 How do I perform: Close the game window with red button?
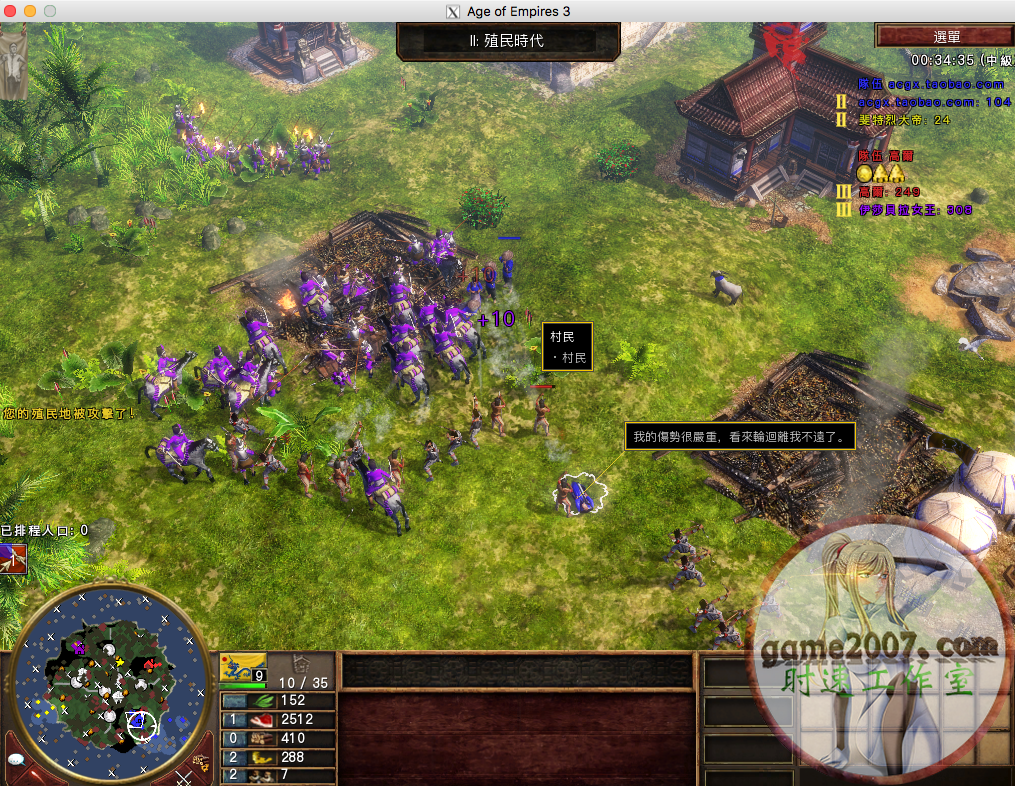tap(12, 11)
